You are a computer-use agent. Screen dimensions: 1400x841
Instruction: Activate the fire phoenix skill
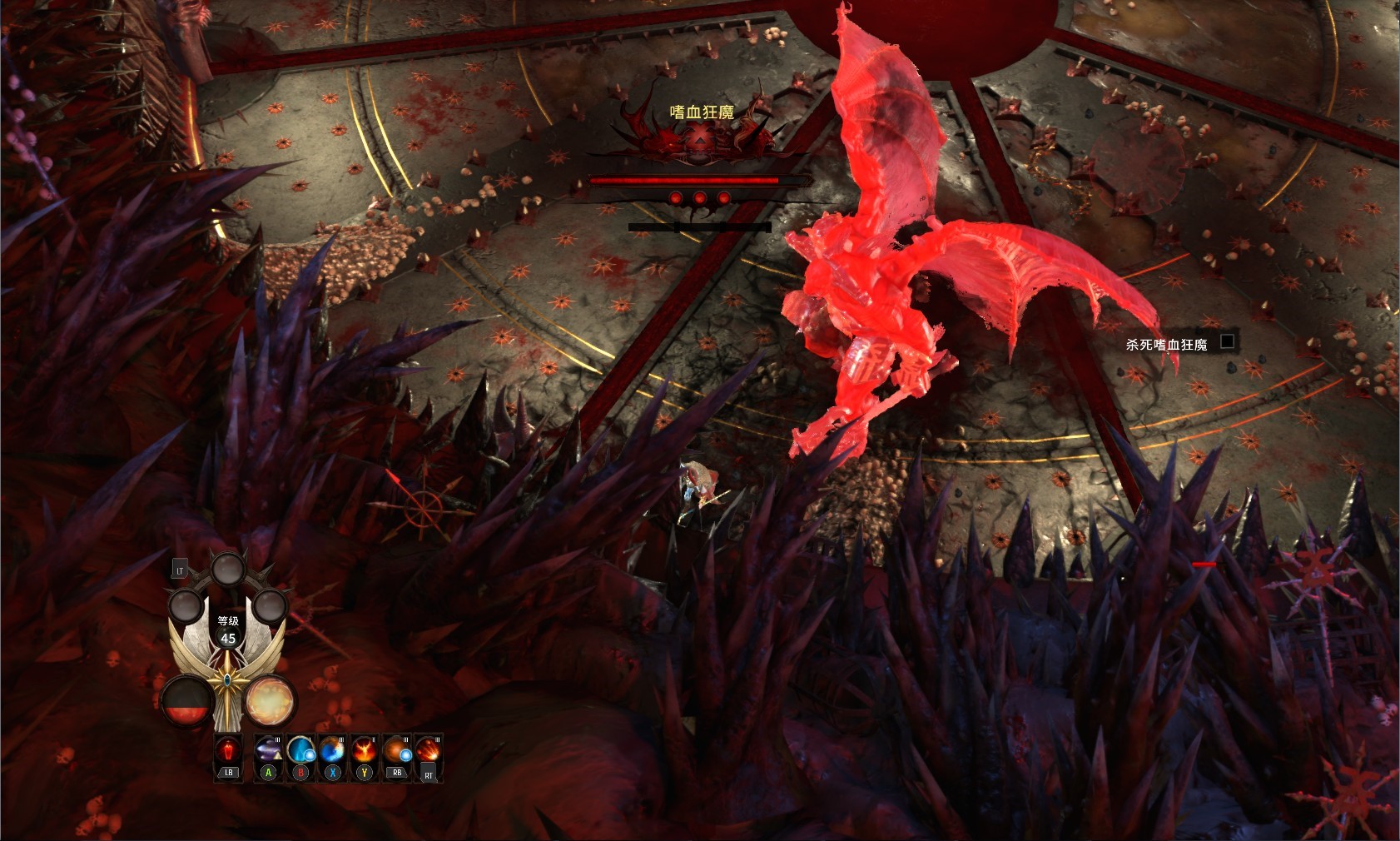(x=364, y=751)
